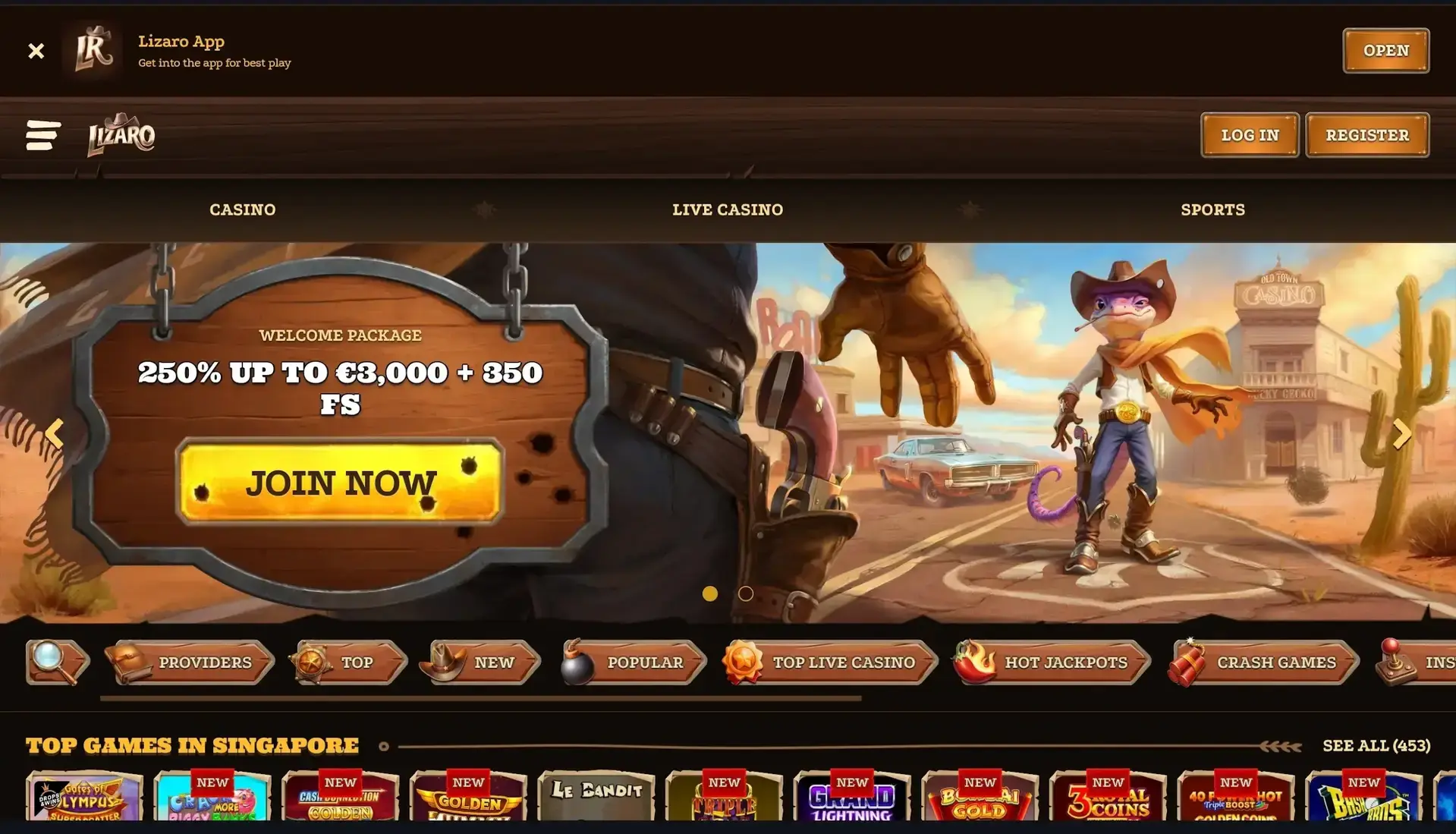The image size is (1456, 834).
Task: Select the second carousel pagination dot
Action: 745,593
